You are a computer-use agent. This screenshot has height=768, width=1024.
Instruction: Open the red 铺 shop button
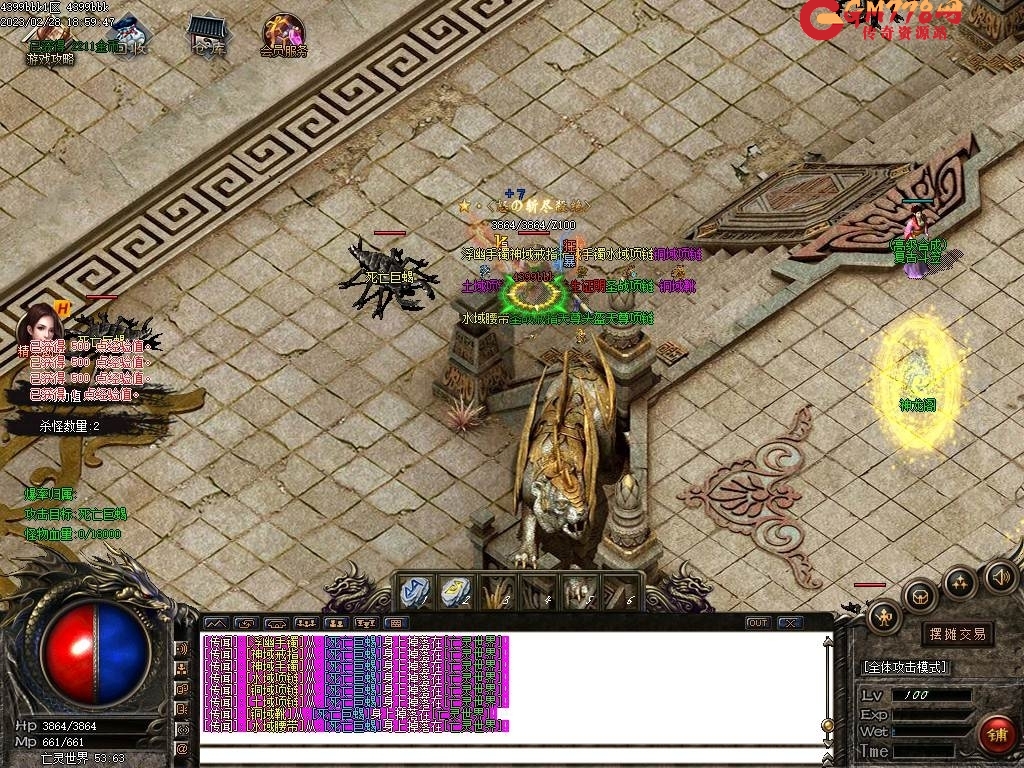996,735
